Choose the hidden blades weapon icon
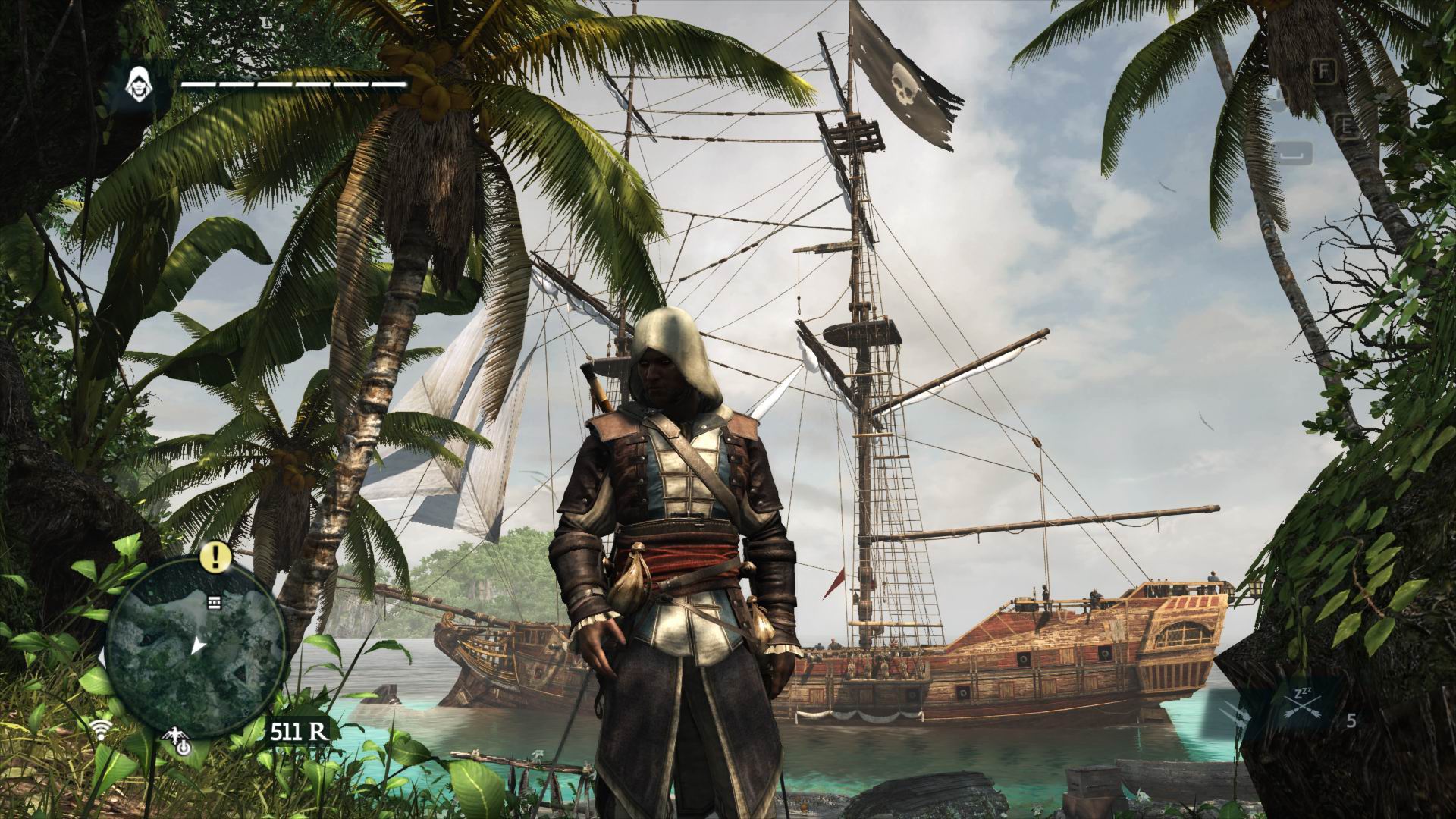This screenshot has height=819, width=1456. tap(1235, 713)
